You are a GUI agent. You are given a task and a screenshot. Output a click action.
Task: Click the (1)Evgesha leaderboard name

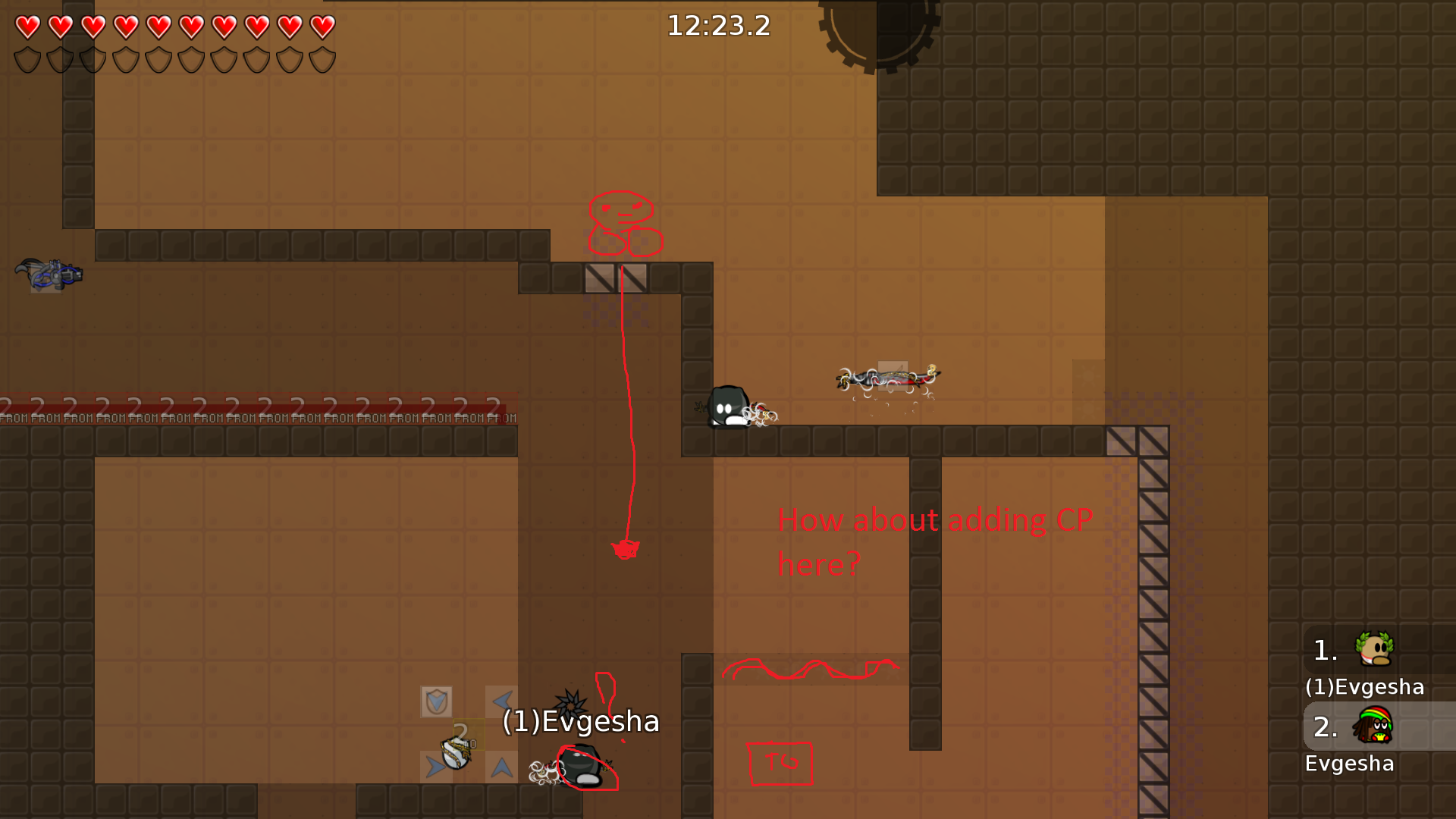1365,687
